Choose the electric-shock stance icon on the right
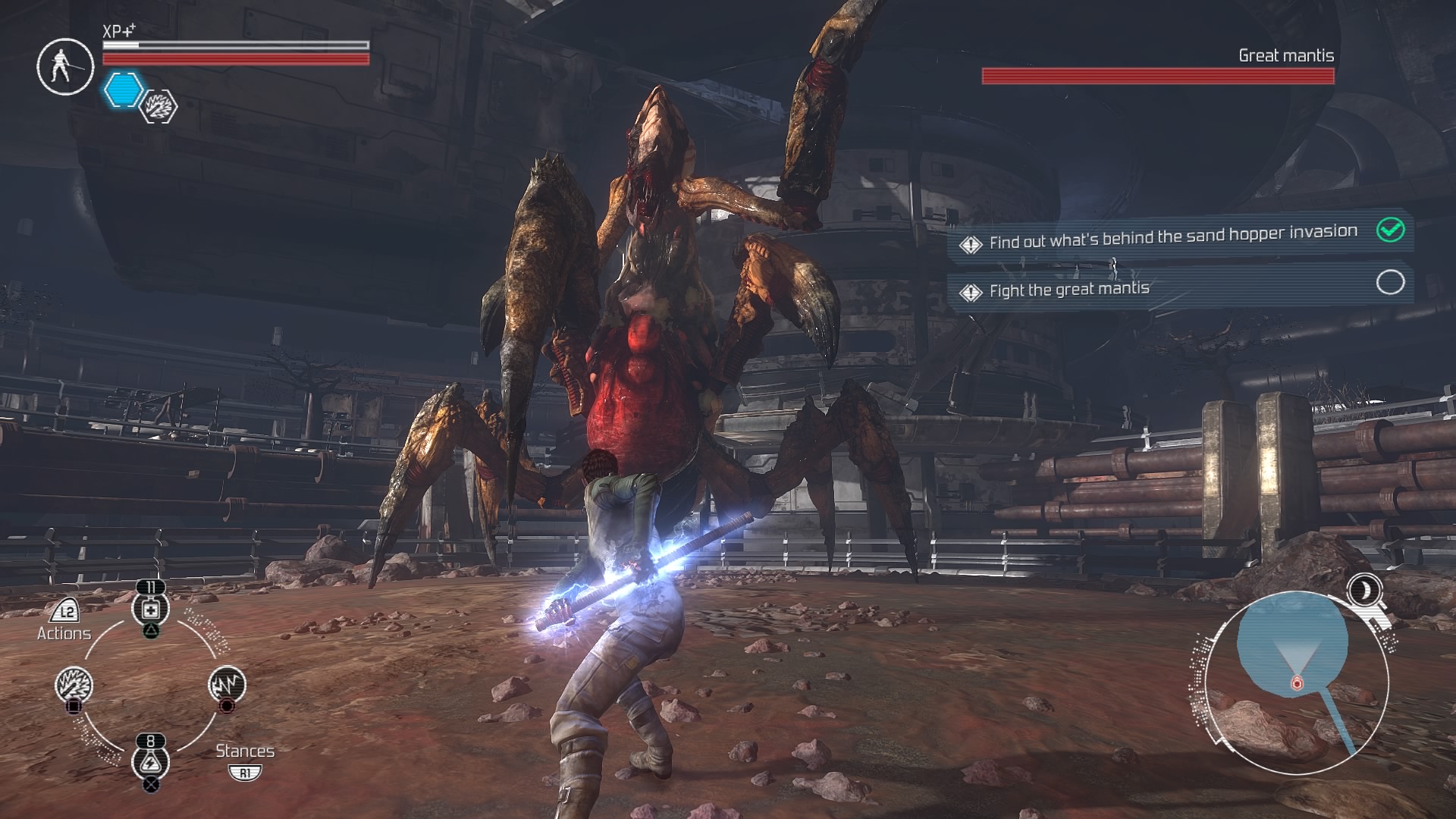 click(227, 682)
